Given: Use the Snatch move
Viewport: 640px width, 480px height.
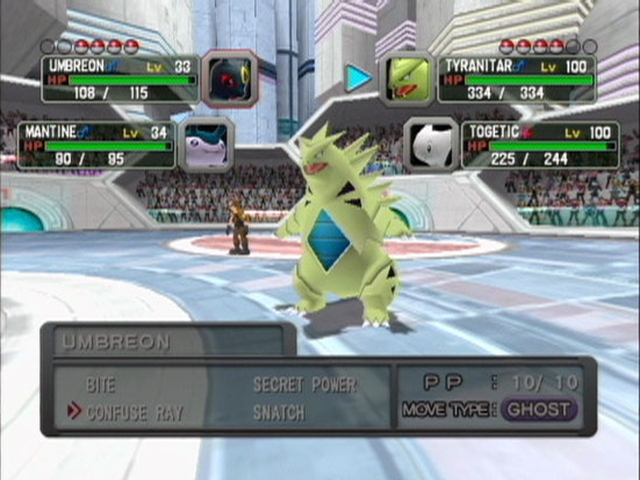Looking at the screenshot, I should coord(279,411).
